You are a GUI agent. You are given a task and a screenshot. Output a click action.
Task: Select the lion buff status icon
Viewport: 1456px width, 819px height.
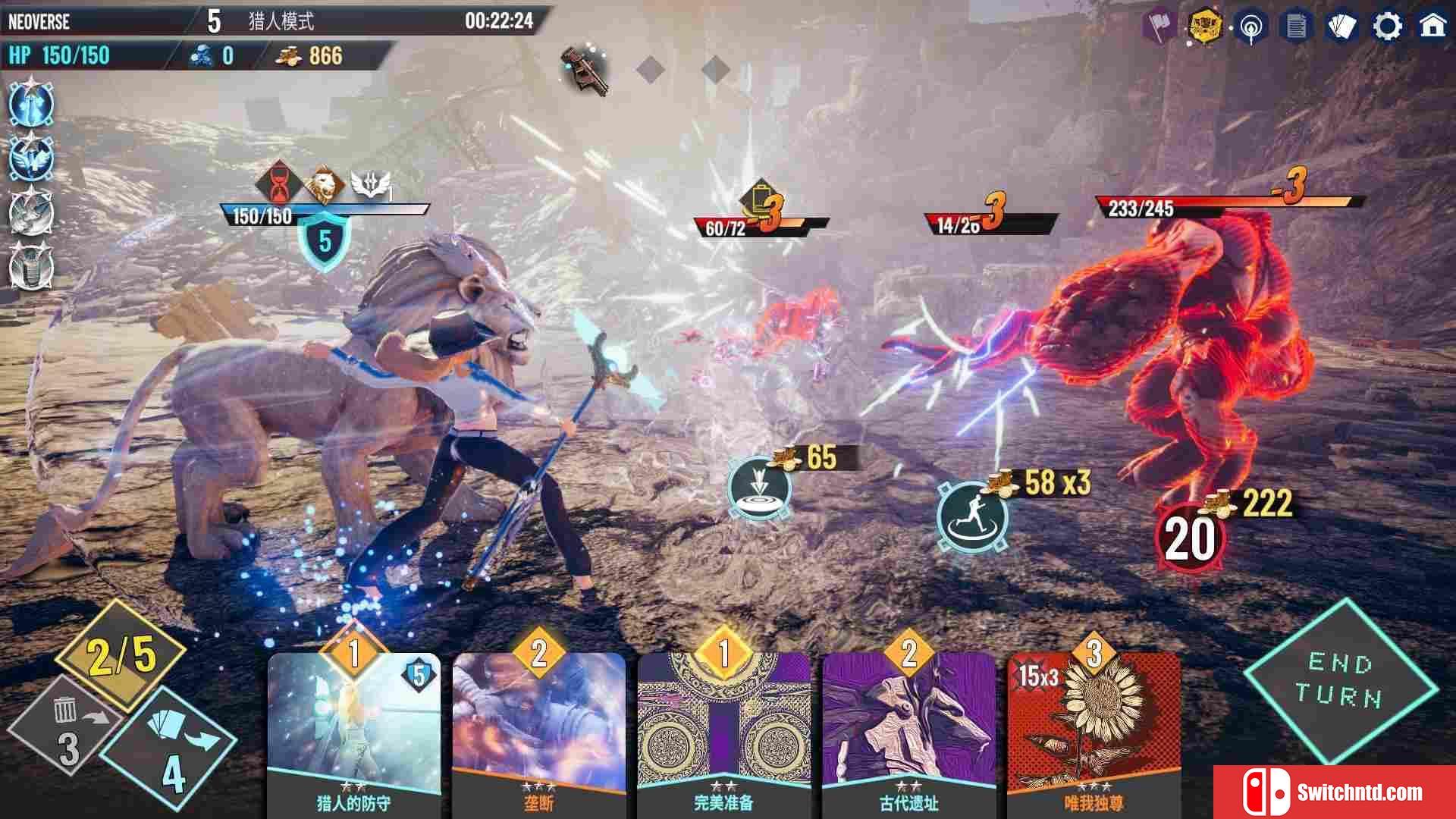325,184
